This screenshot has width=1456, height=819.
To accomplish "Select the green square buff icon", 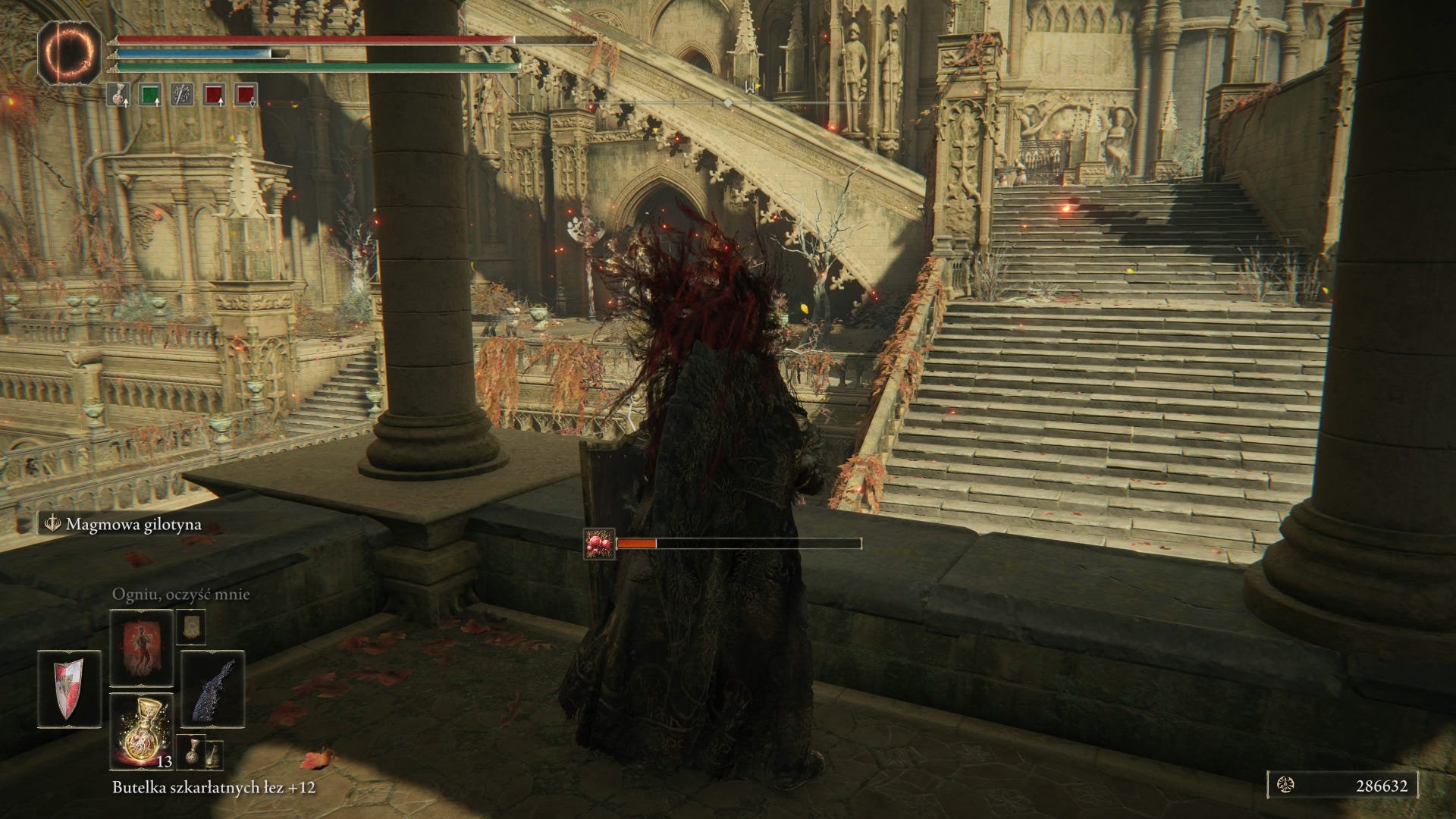I will click(x=150, y=94).
